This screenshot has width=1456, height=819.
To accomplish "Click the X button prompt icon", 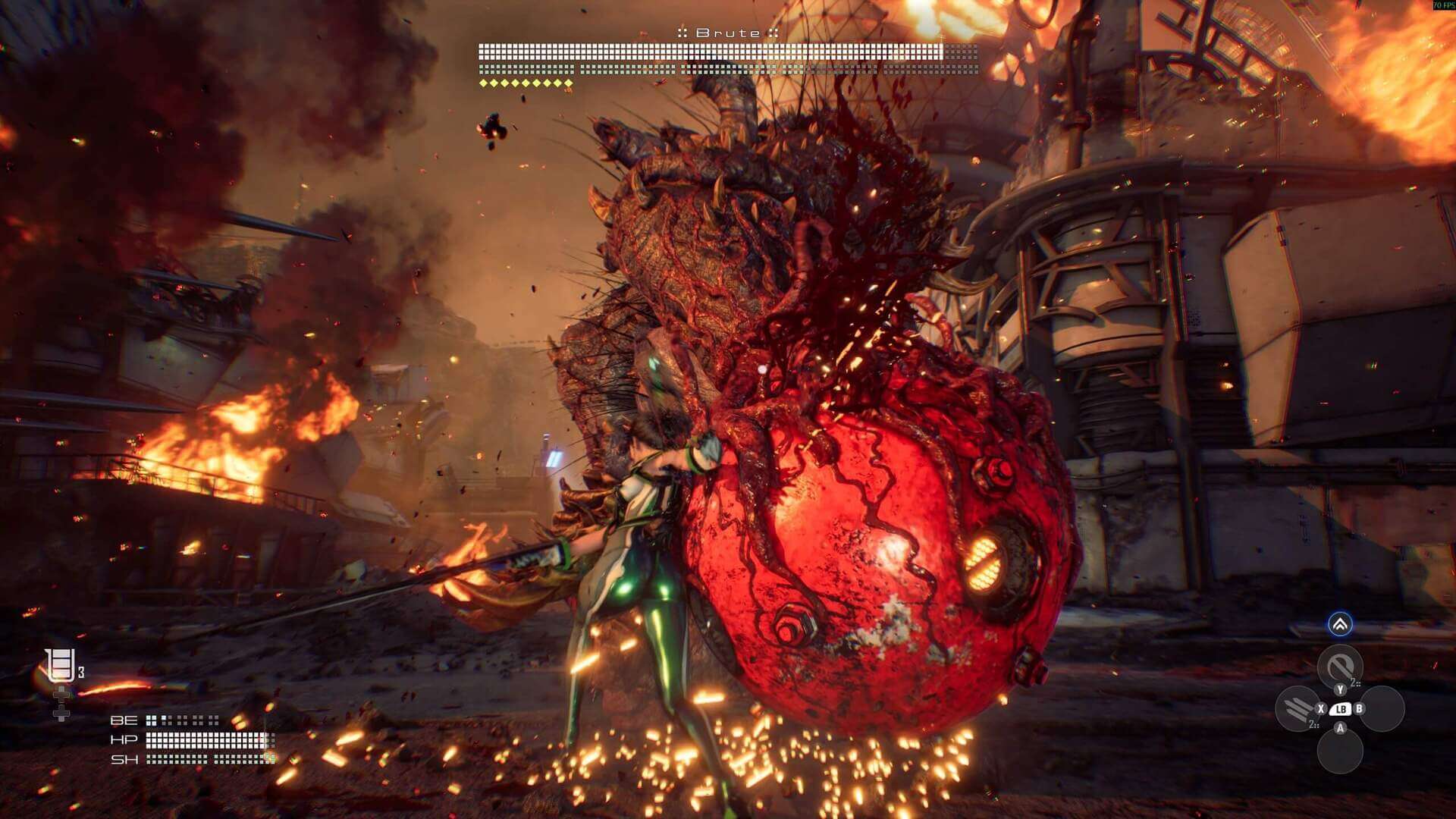I will click(x=1321, y=708).
